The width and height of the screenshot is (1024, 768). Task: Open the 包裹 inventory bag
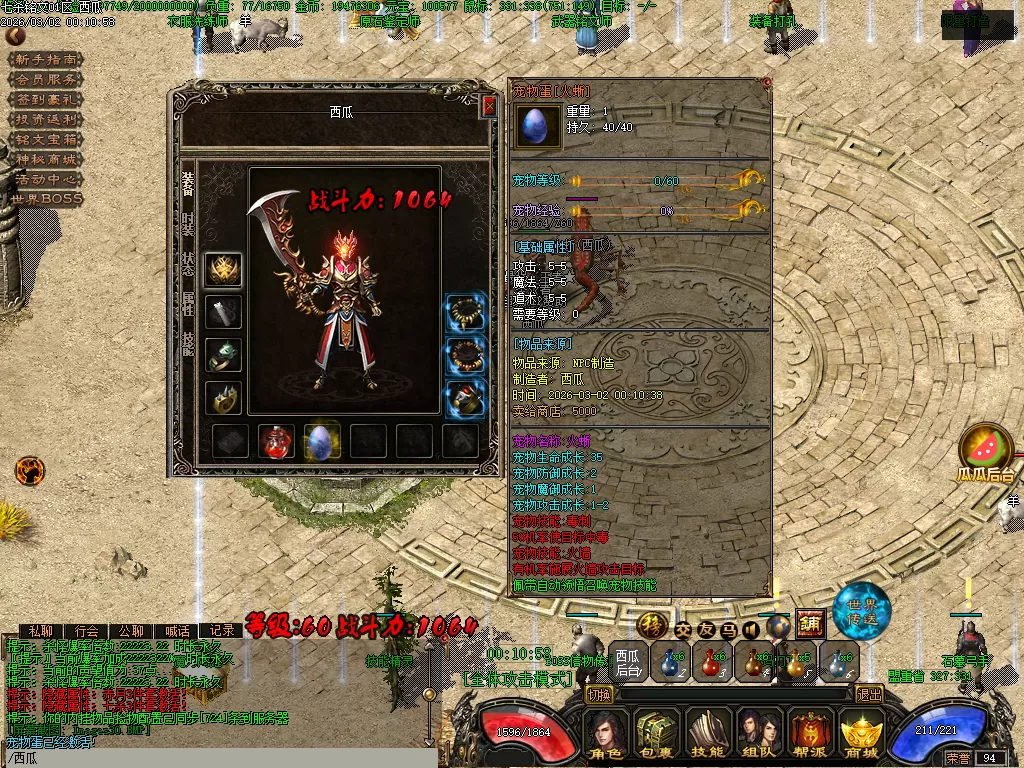coord(657,737)
